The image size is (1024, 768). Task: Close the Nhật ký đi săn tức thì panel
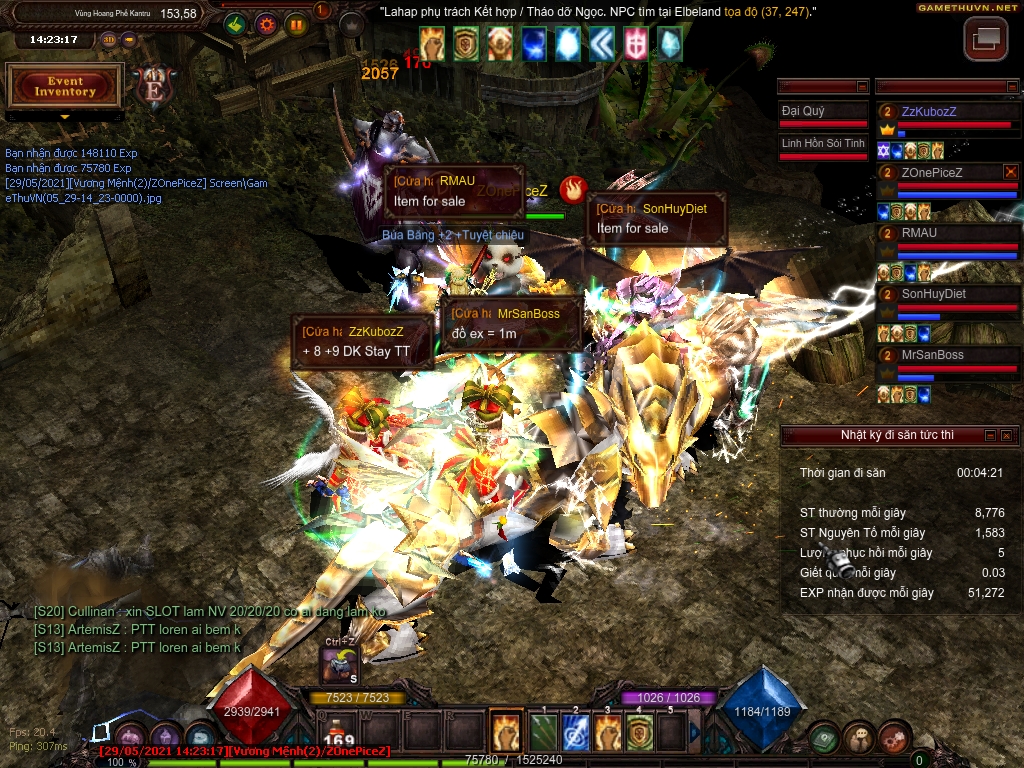(x=1008, y=435)
